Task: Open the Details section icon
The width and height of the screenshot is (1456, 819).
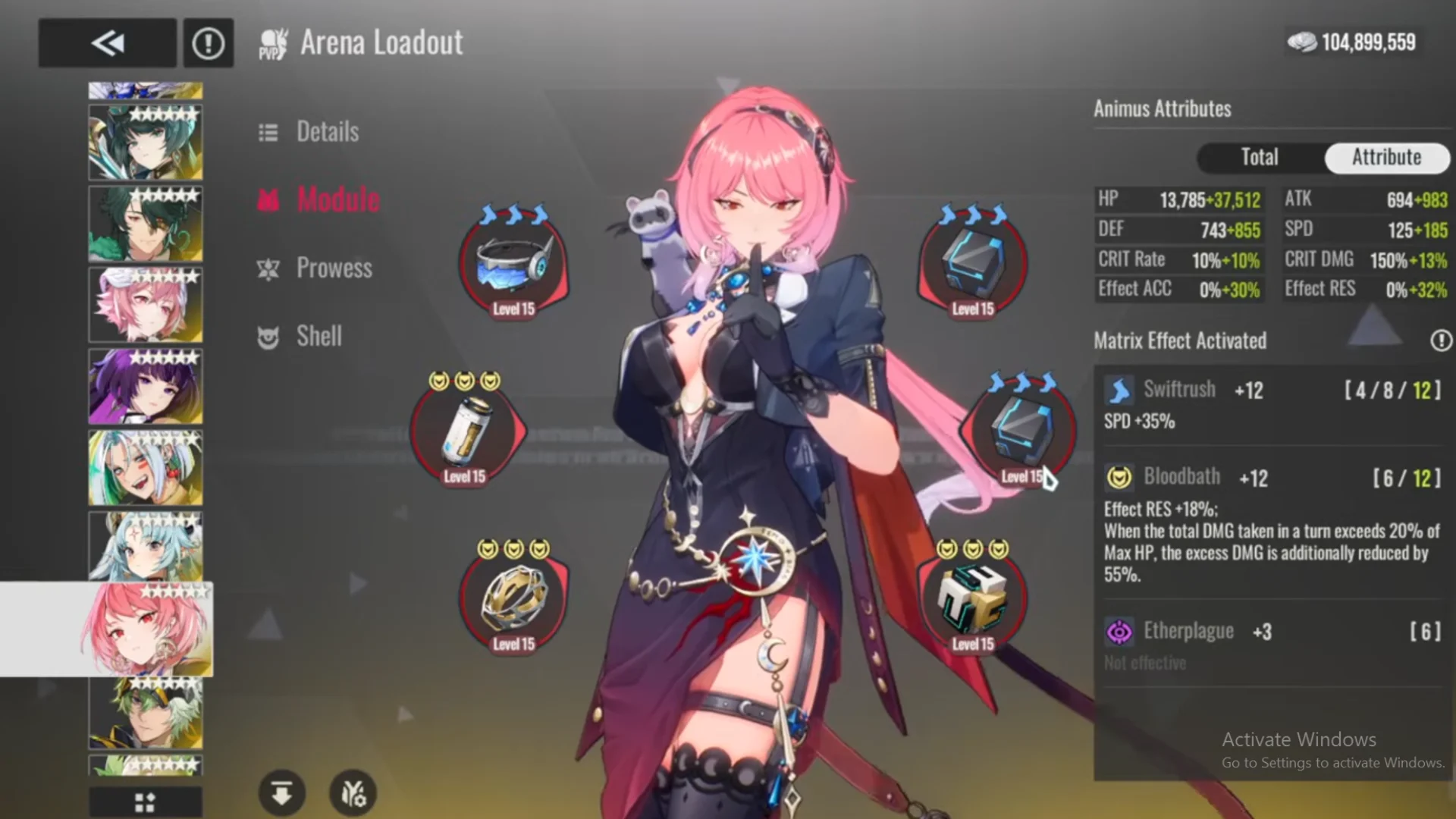Action: (x=269, y=132)
